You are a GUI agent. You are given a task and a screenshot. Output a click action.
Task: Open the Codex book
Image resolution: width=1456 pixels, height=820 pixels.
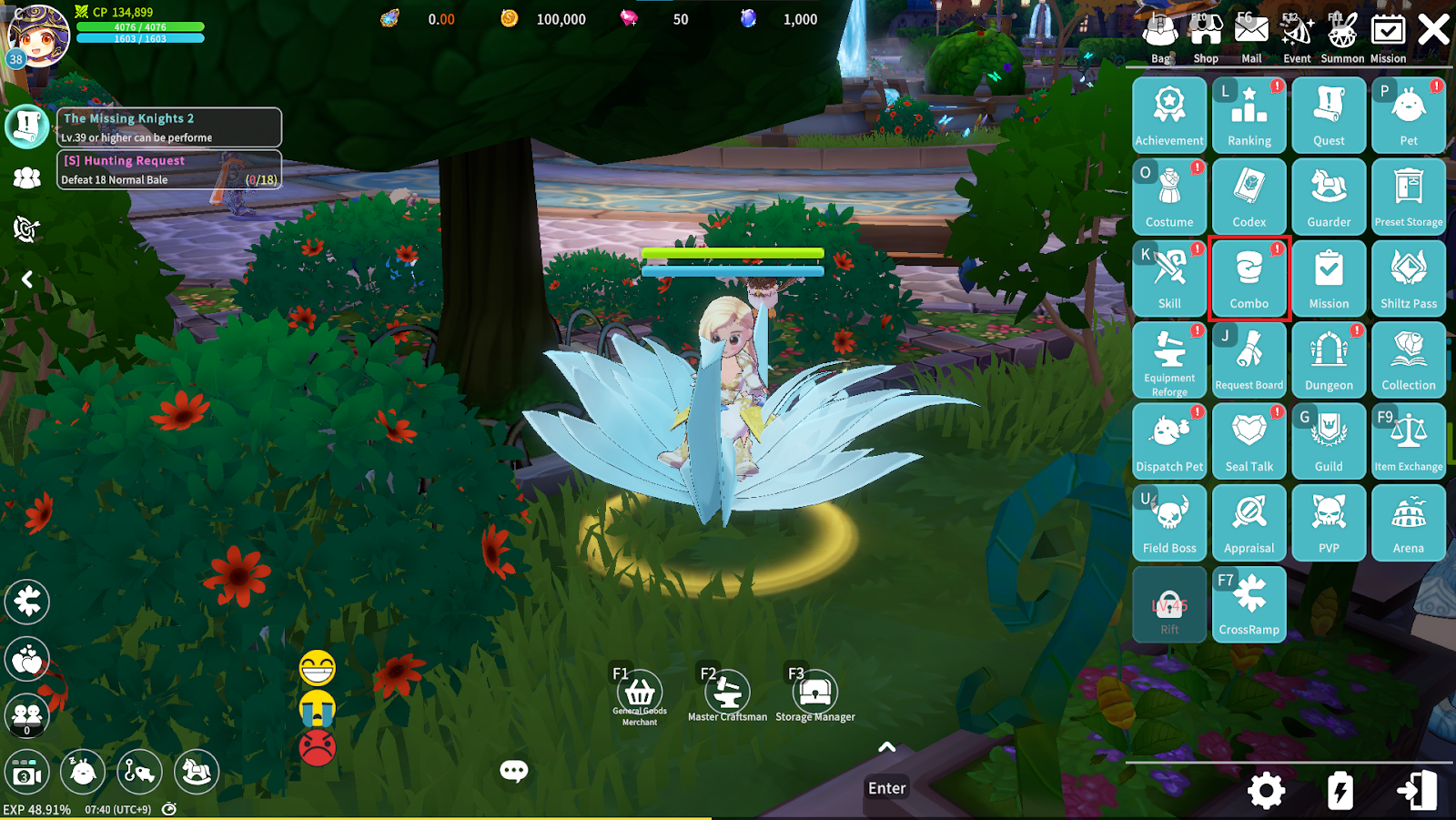[1249, 197]
